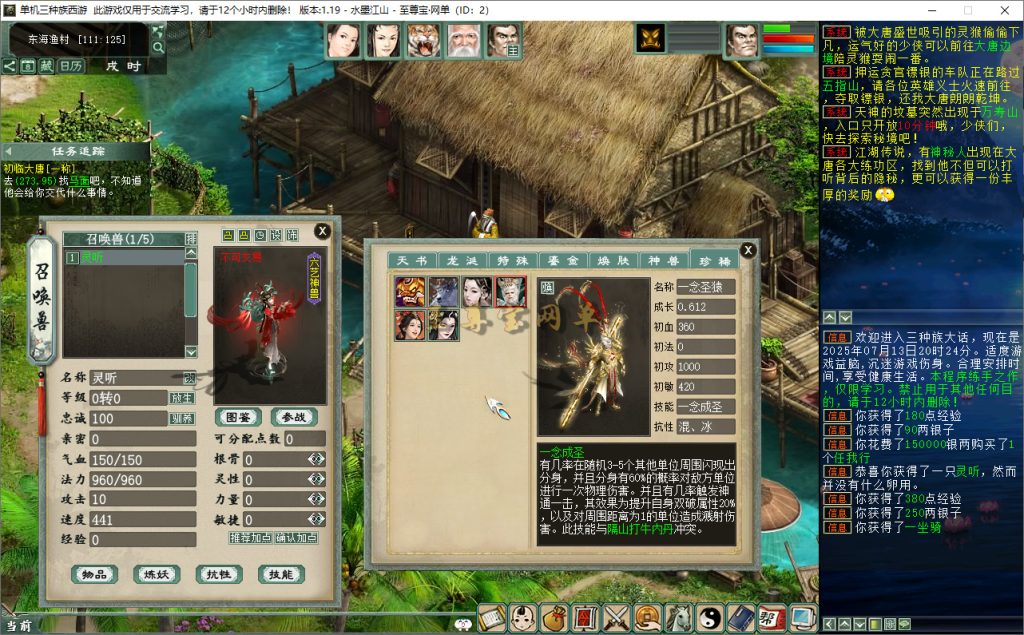Click the 图鉴 encyclopedia button
The height and width of the screenshot is (635, 1024).
click(237, 417)
